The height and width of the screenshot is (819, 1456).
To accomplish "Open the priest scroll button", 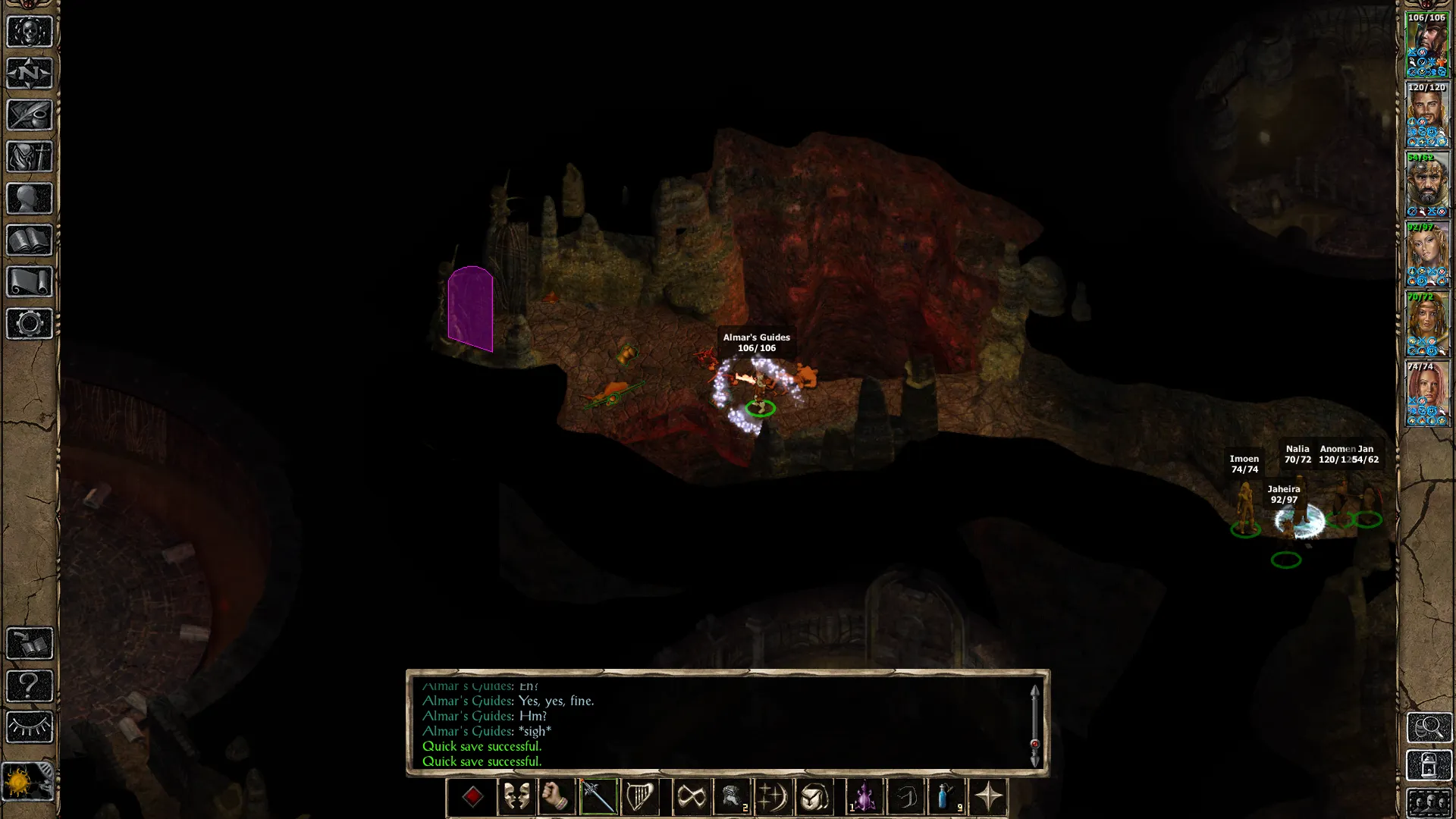I will pyautogui.click(x=30, y=282).
